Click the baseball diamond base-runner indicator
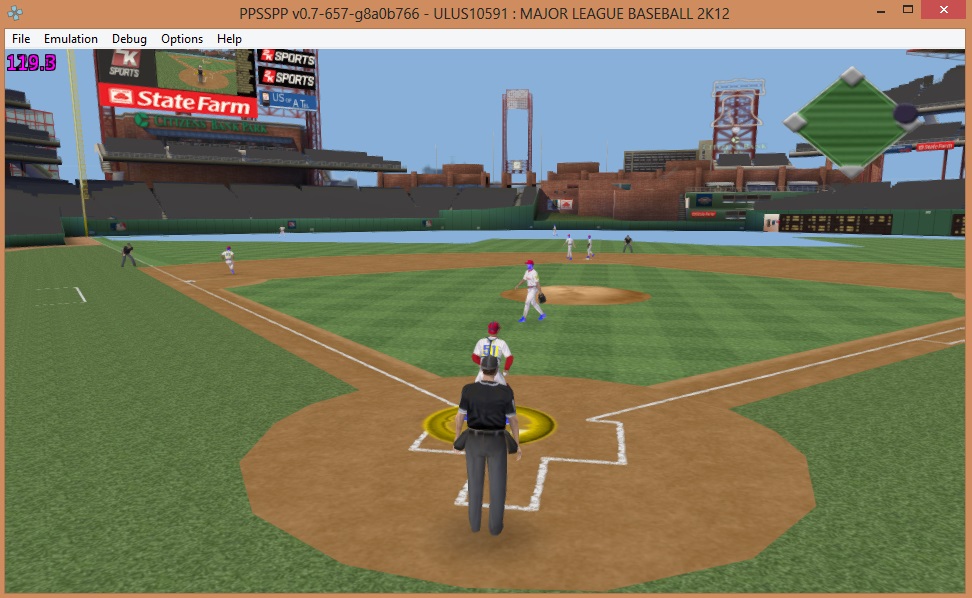This screenshot has height=598, width=972. point(851,120)
